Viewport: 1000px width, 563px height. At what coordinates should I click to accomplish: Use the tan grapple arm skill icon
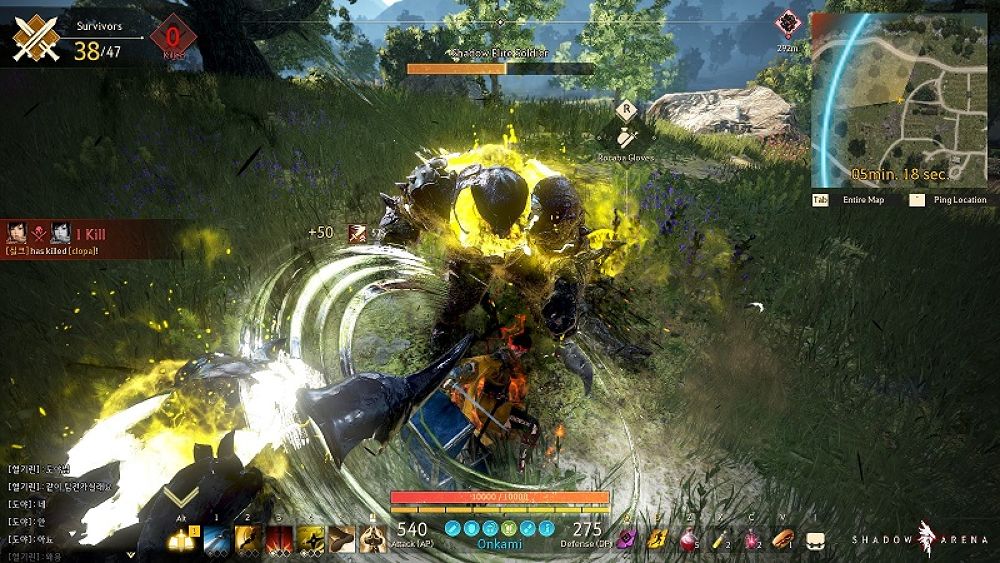342,539
